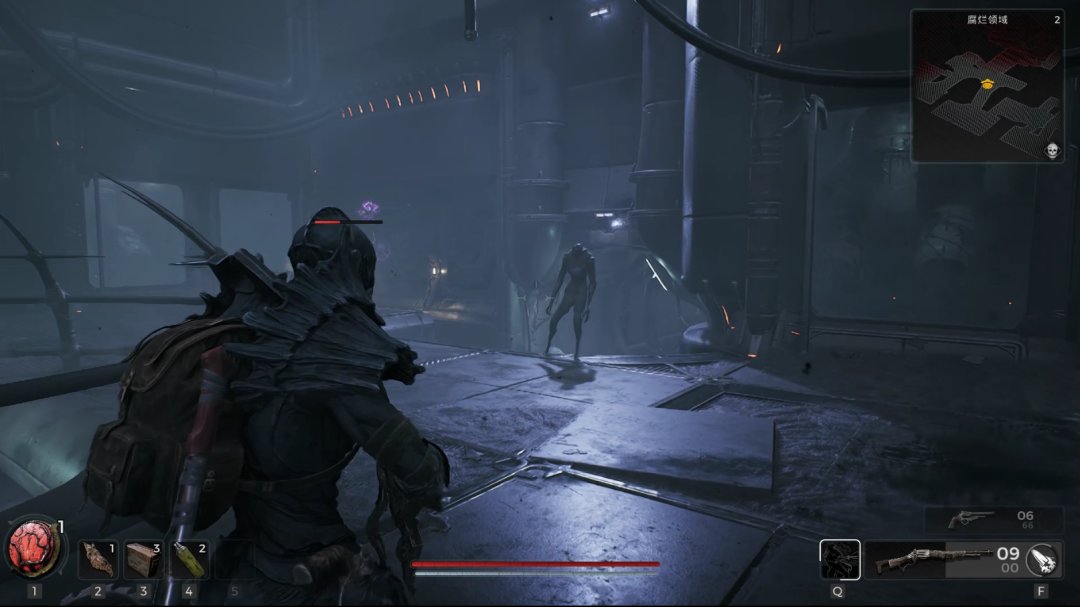Choose the yellow canister item slot

coord(189,559)
